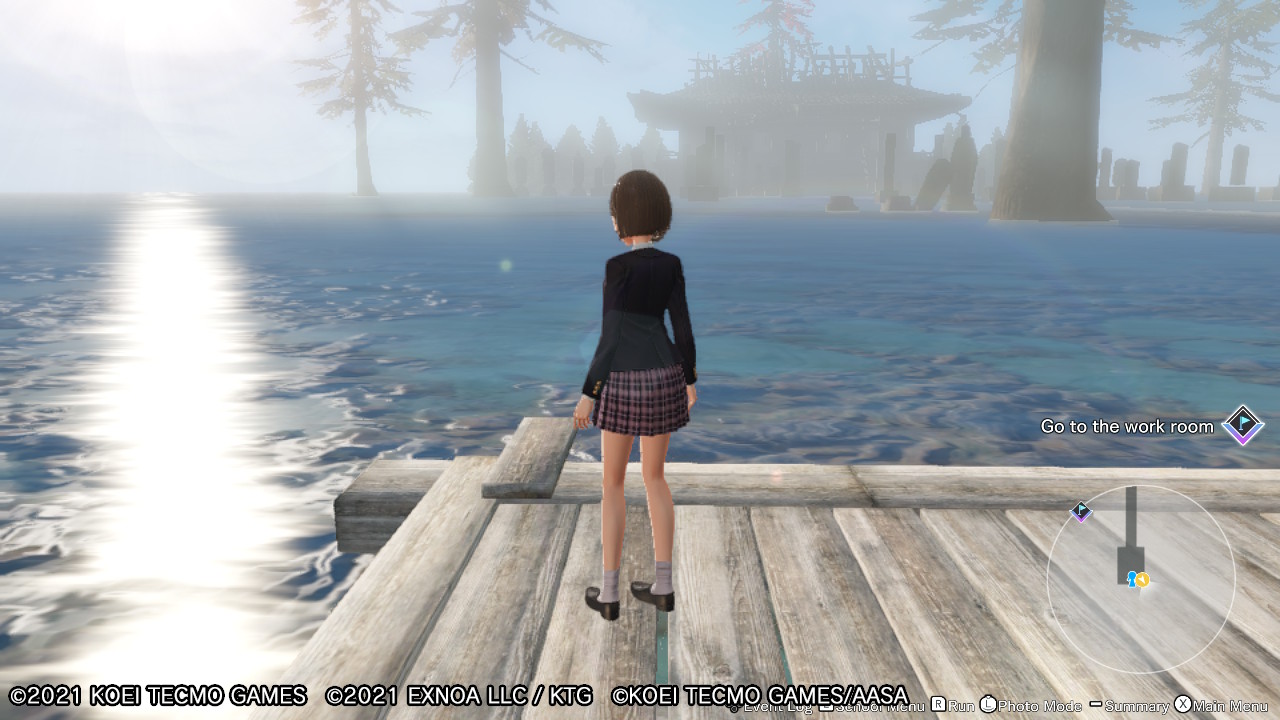Viewport: 1280px width, 720px height.
Task: Select the purple destination marker on the minimap
Action: point(1081,512)
